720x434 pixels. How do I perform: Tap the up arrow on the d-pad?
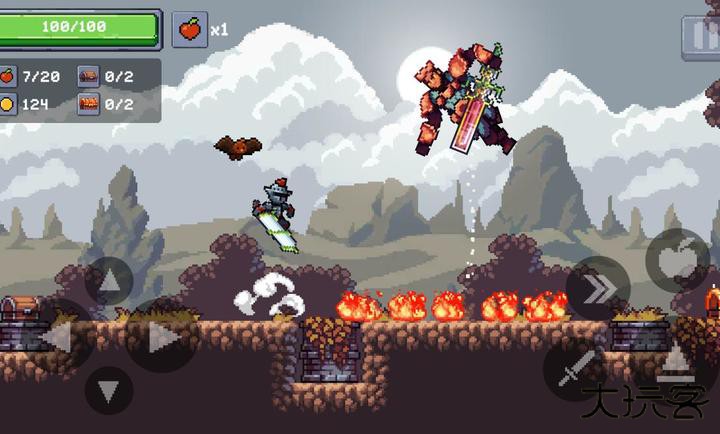[x=110, y=281]
